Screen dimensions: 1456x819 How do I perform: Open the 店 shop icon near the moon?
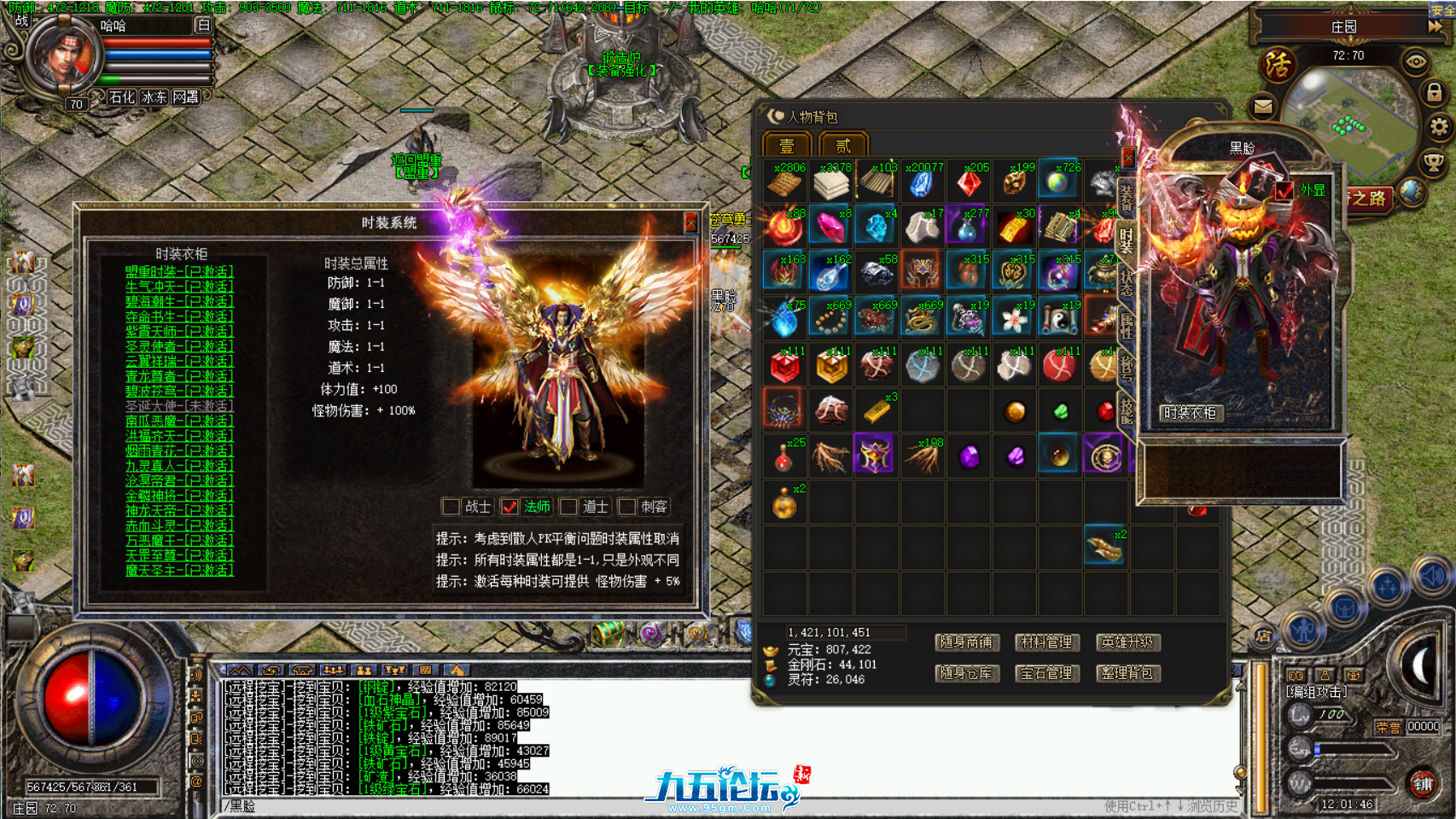point(1264,634)
